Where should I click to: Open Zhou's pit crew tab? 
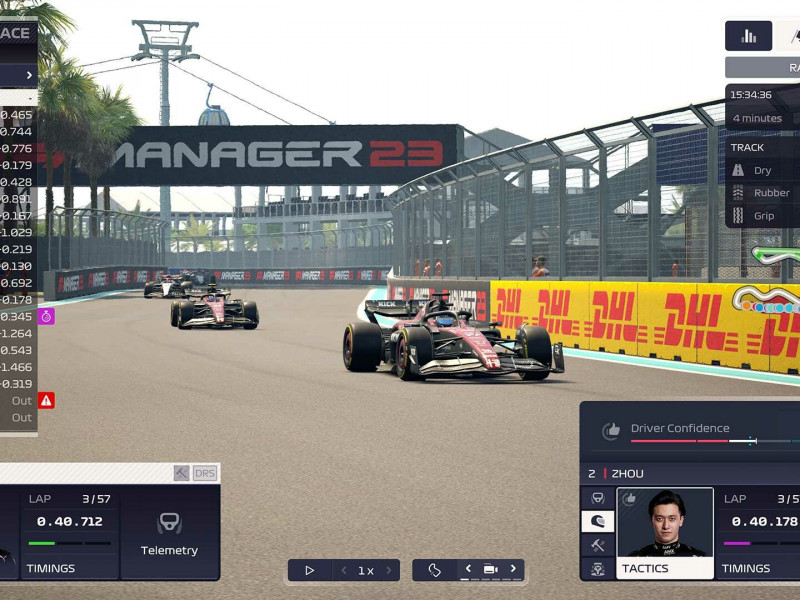598,568
